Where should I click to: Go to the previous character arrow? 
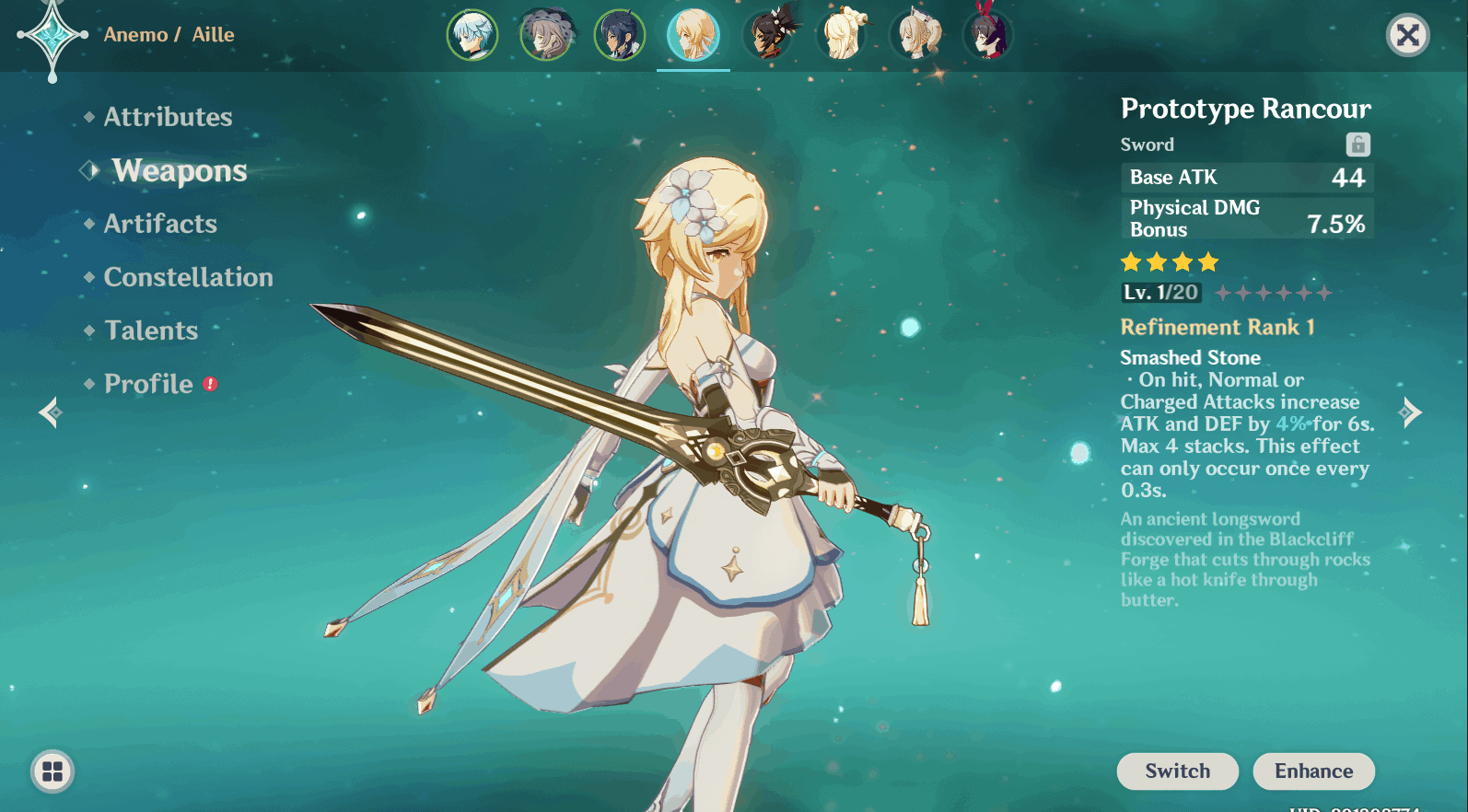(51, 412)
